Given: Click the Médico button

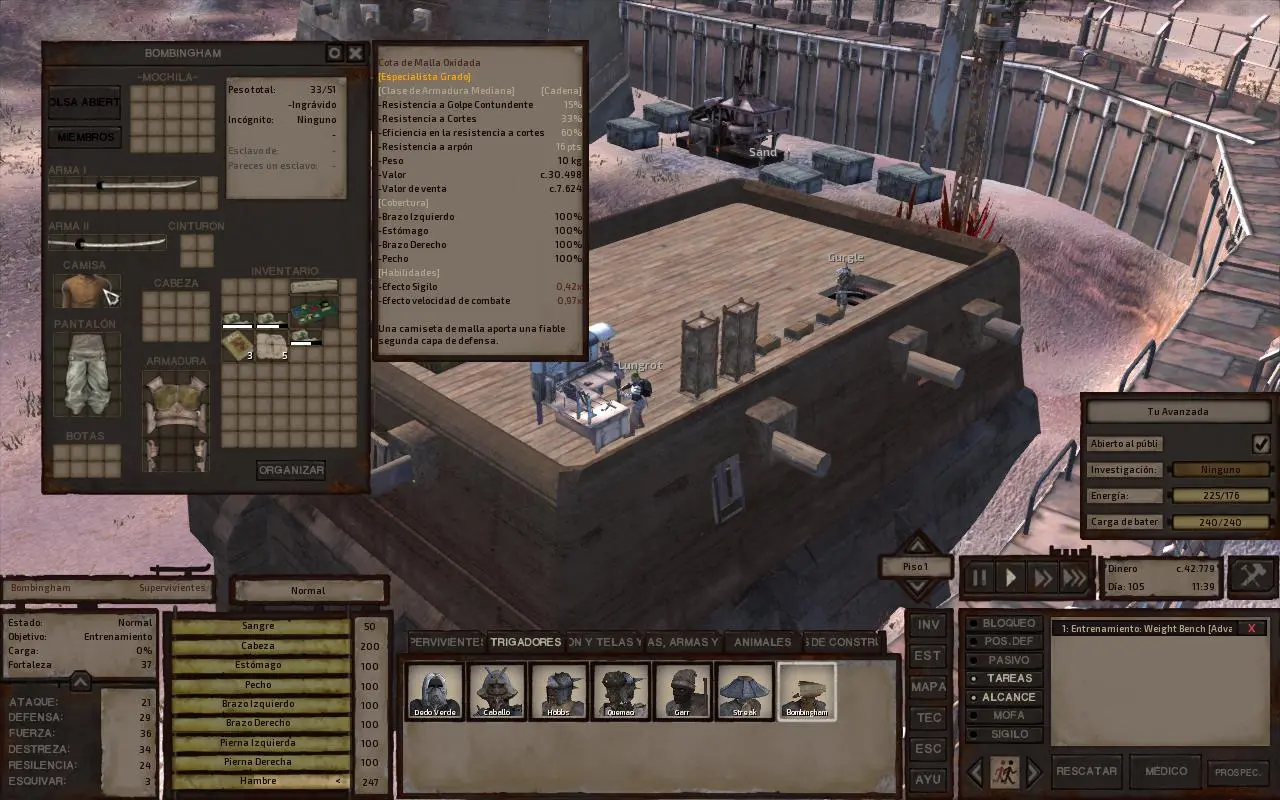Looking at the screenshot, I should click(x=1165, y=771).
